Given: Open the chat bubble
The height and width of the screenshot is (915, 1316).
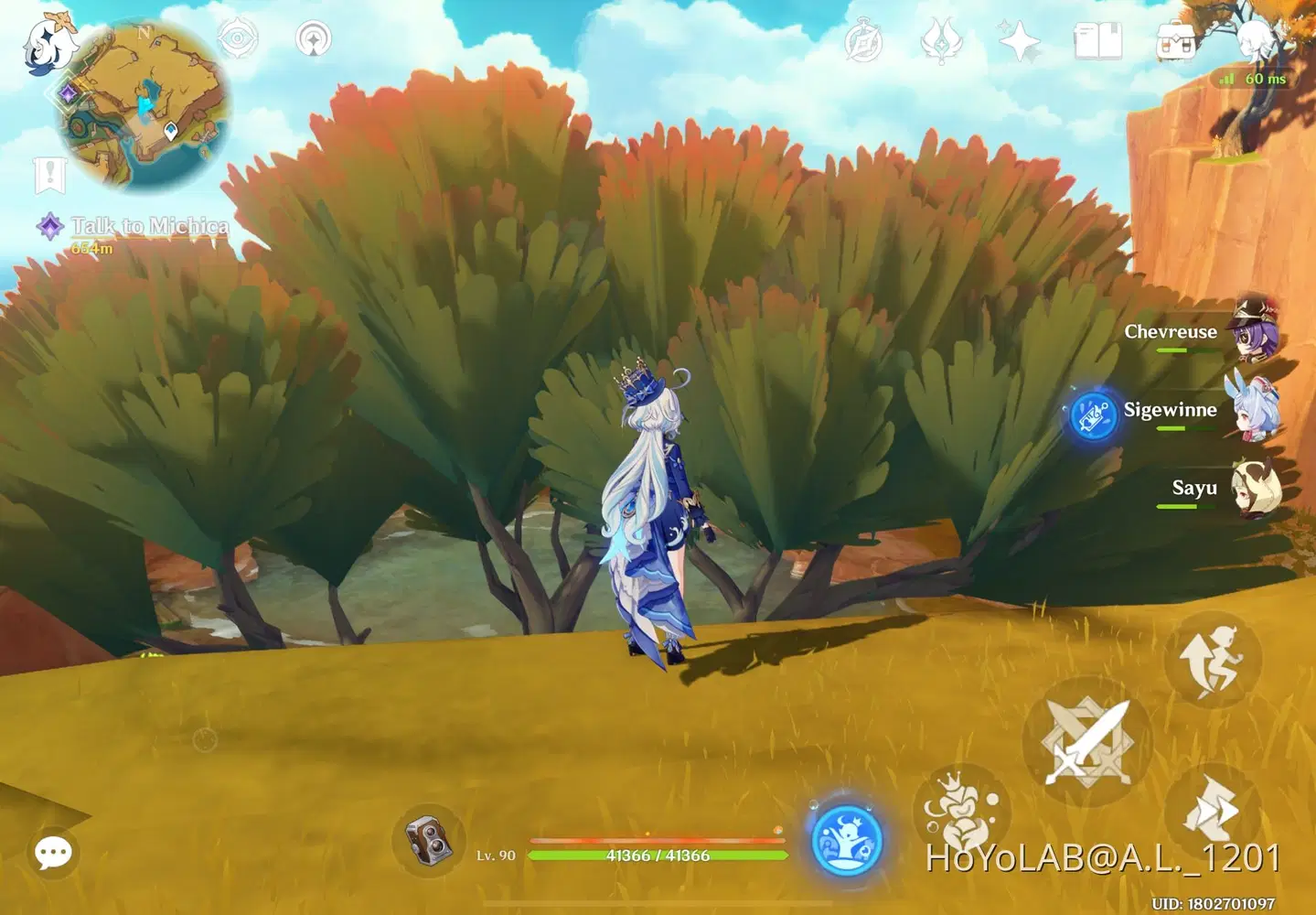Looking at the screenshot, I should click(x=52, y=853).
